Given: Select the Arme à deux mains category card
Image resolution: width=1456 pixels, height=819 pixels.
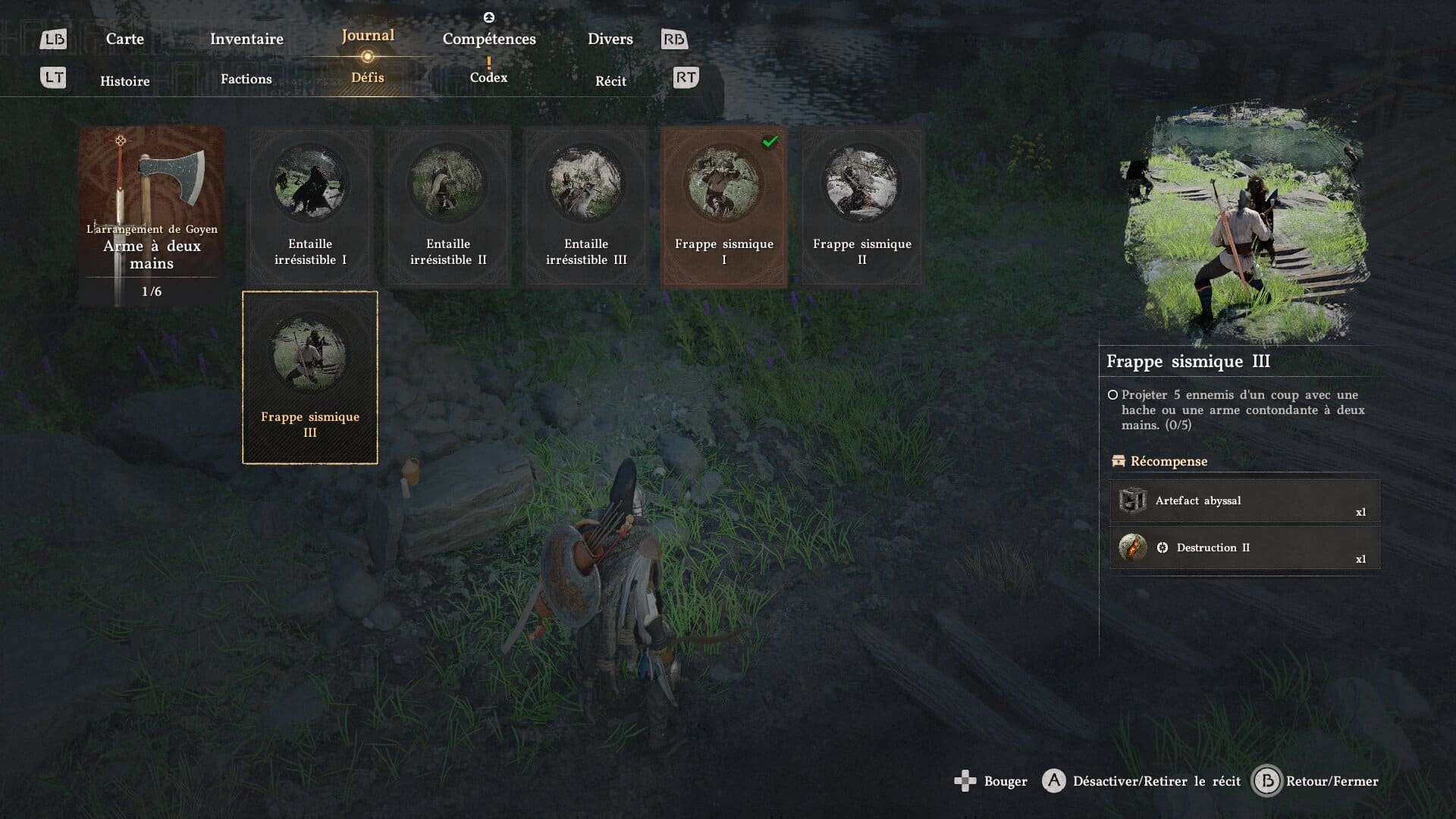Looking at the screenshot, I should tap(152, 215).
